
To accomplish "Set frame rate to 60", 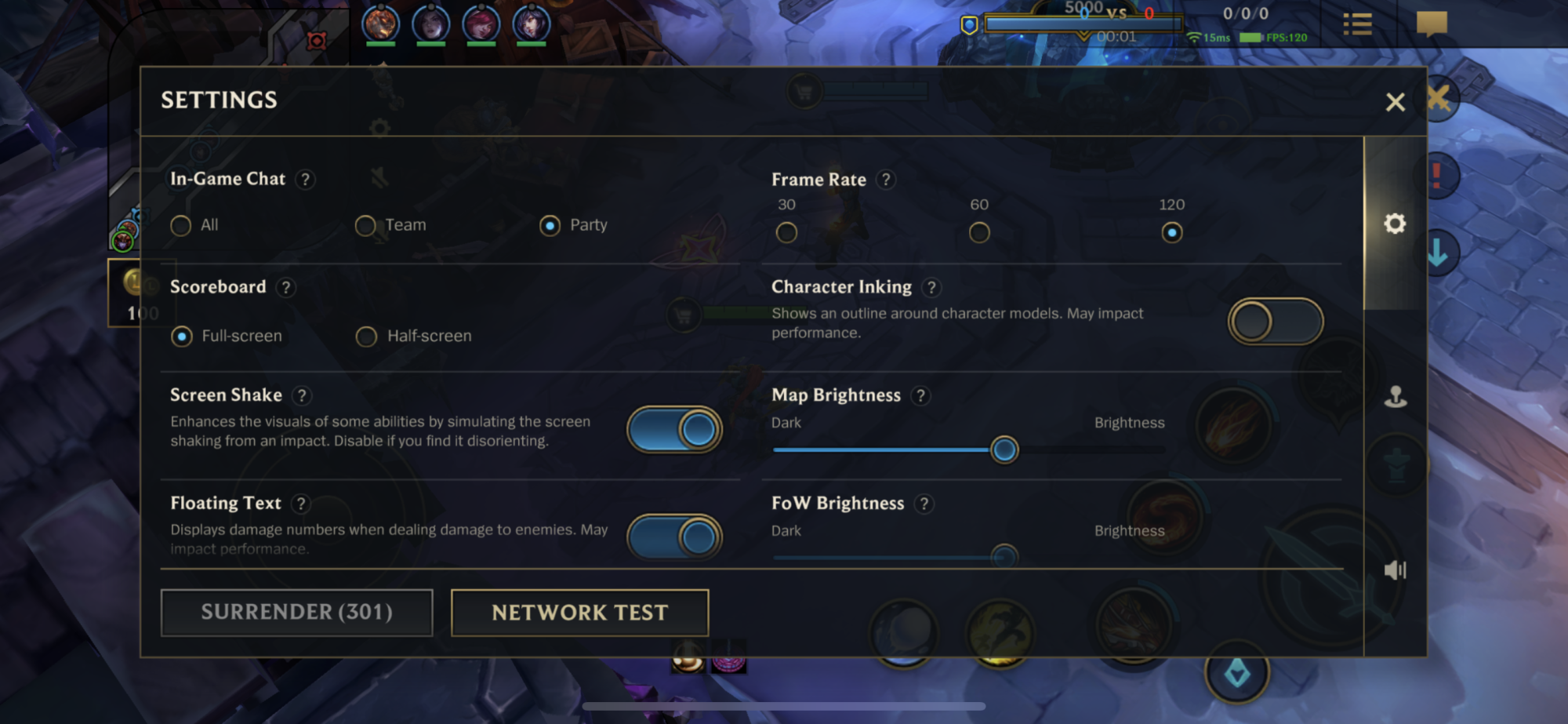I will tap(979, 233).
